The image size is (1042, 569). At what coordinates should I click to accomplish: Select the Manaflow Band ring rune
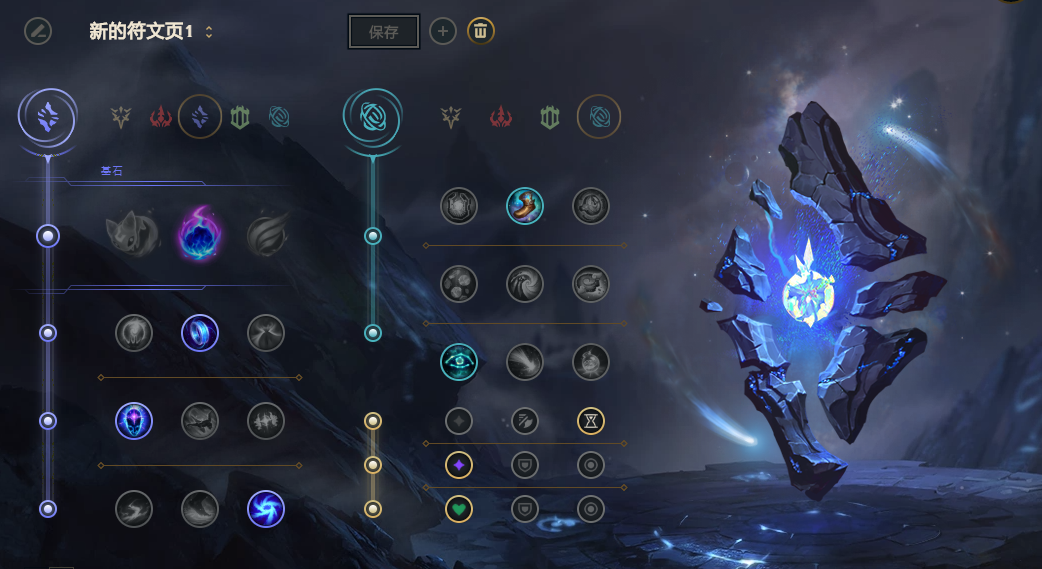[200, 333]
